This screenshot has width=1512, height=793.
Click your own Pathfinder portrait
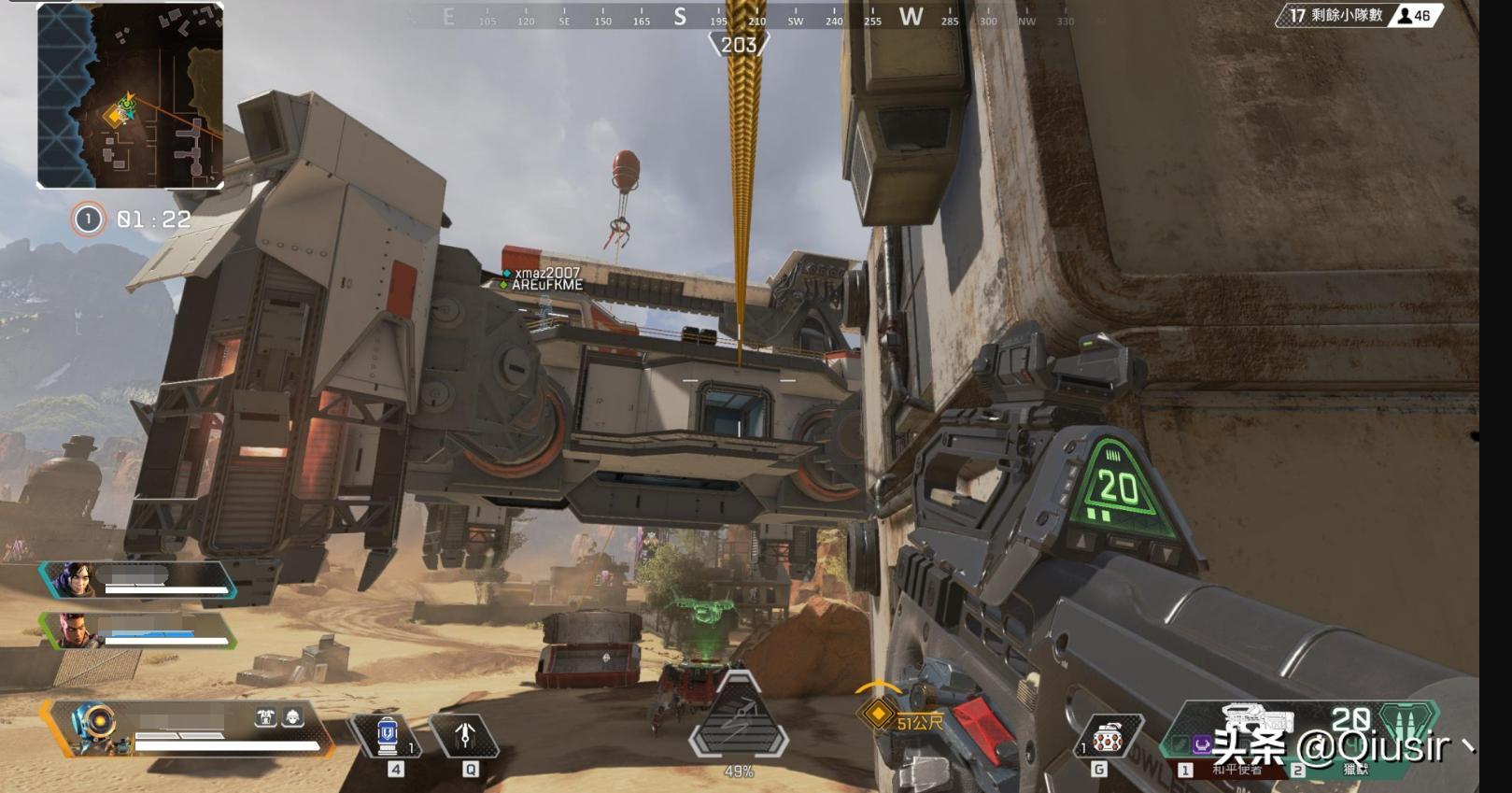pos(94,728)
